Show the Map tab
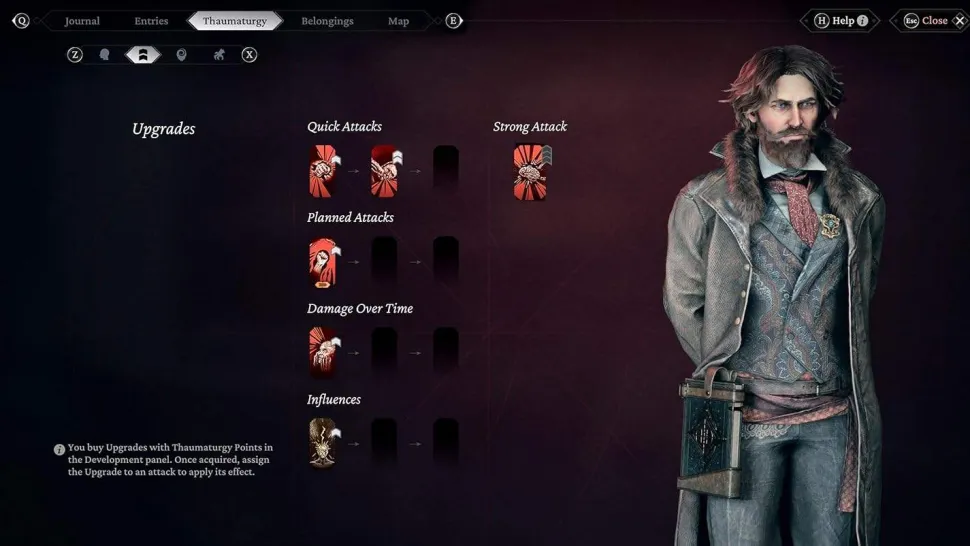 coord(398,21)
